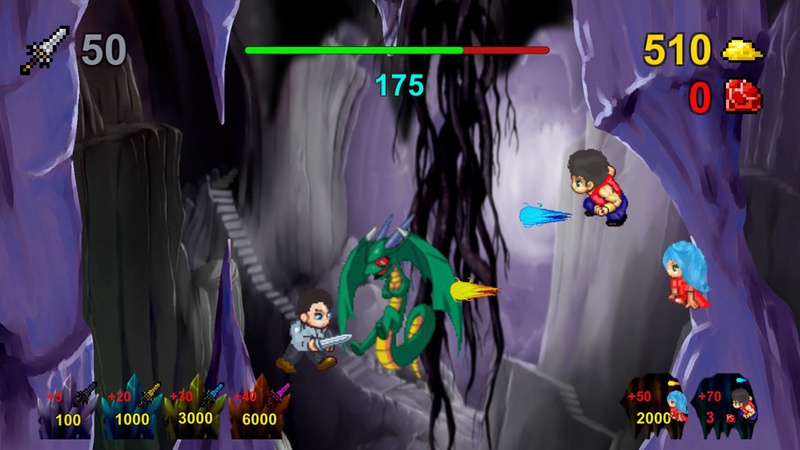
Task: Buy the black sword upgrade costing 100
Action: tap(70, 406)
